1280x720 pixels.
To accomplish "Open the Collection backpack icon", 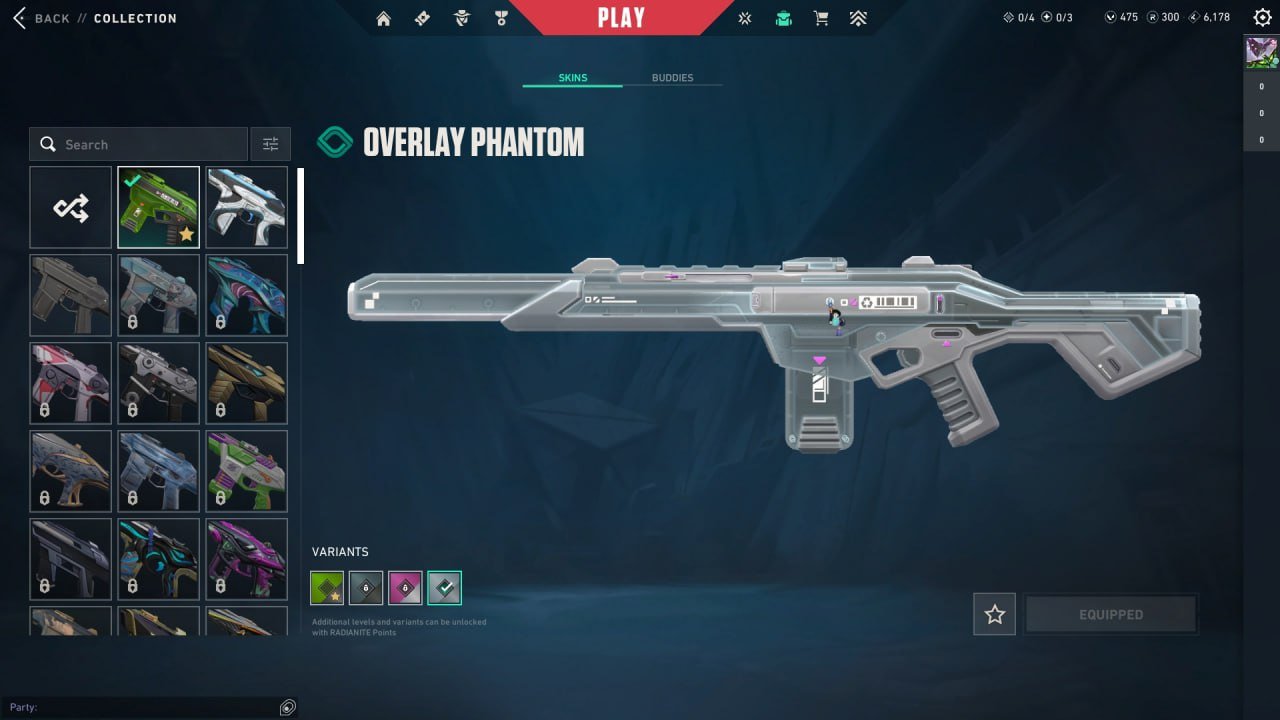I will coord(783,17).
